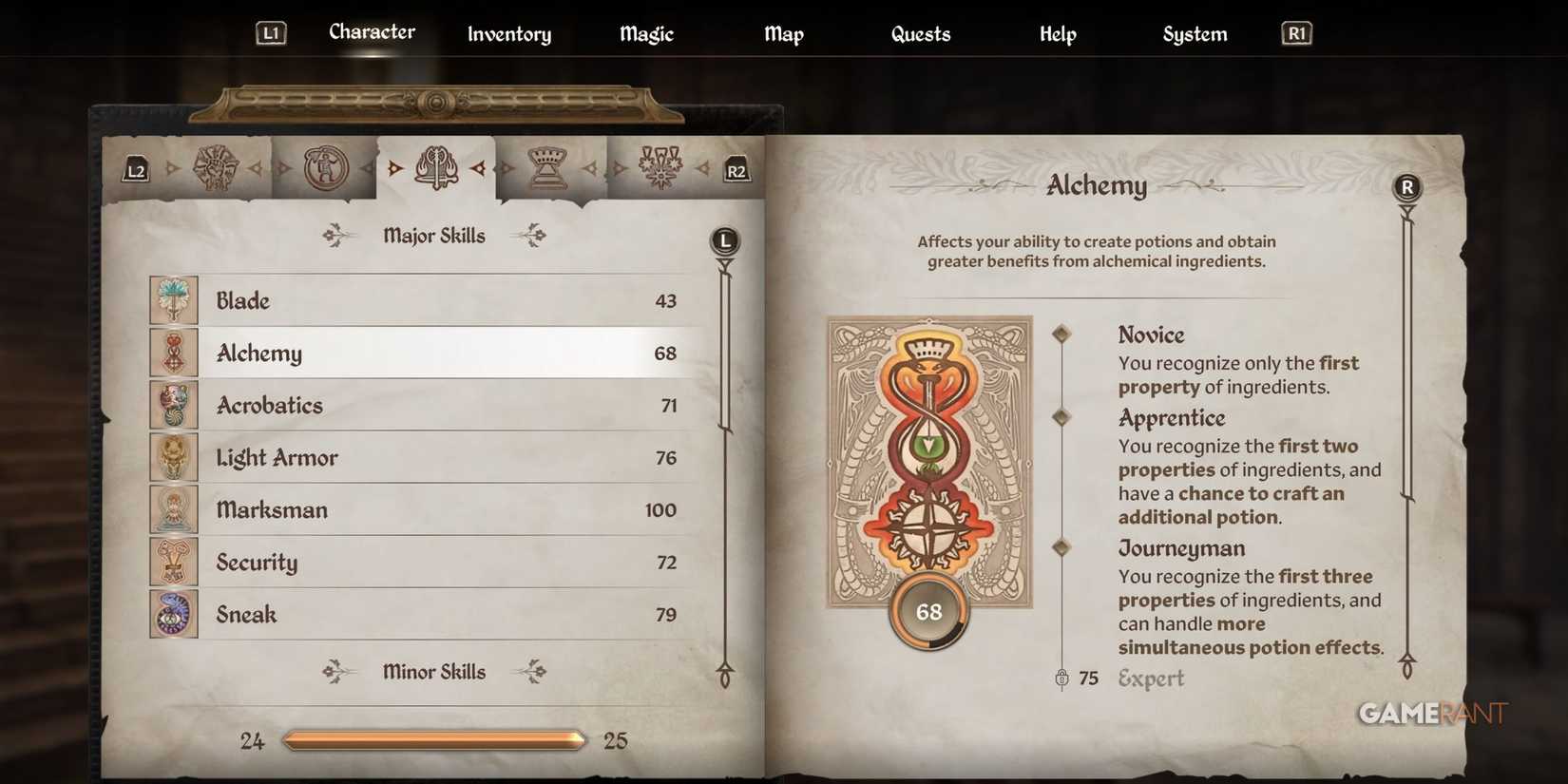Open the Magic menu

pyautogui.click(x=645, y=34)
